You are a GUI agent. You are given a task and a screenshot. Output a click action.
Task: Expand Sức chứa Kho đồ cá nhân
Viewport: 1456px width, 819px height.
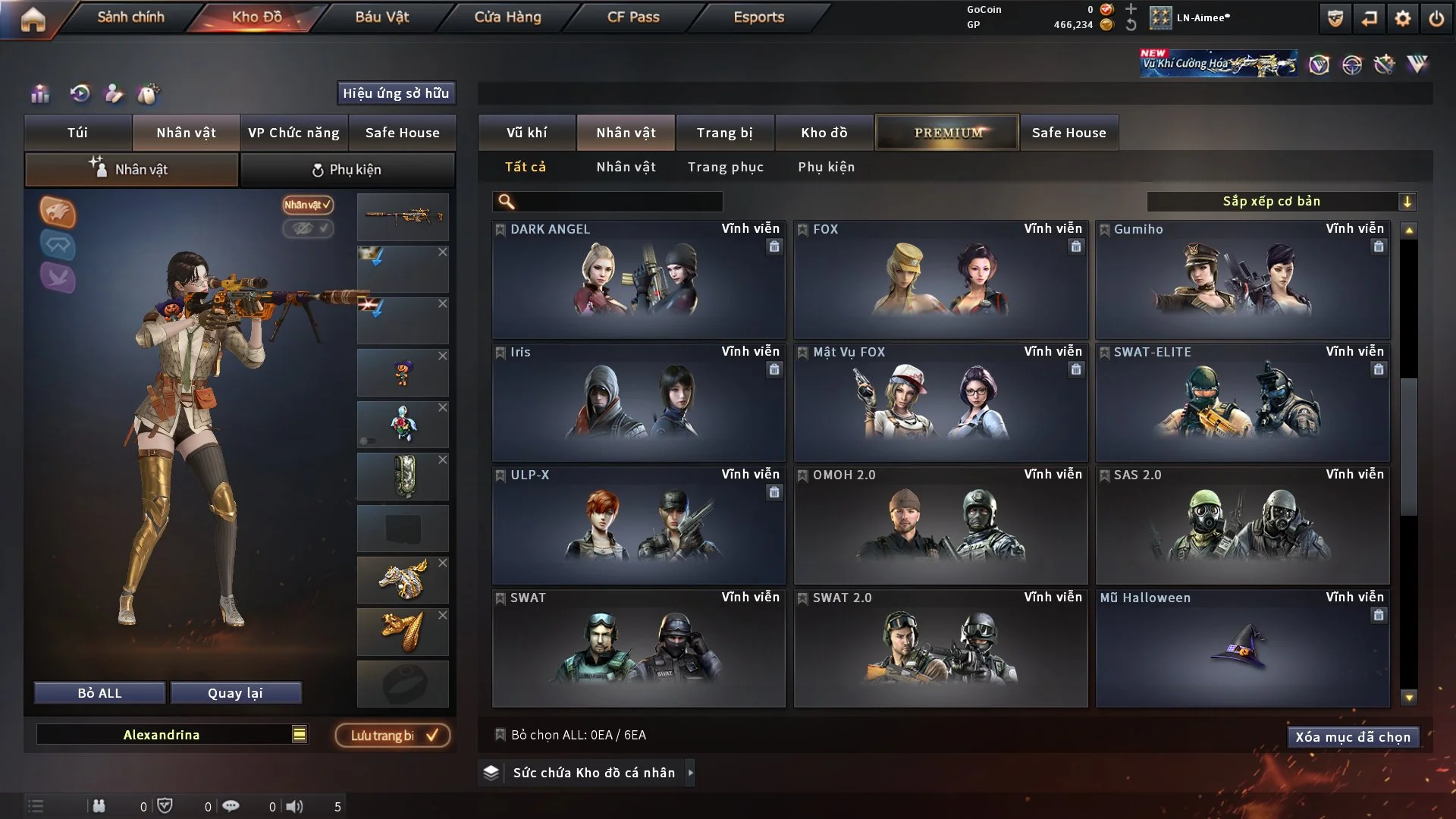coord(593,773)
